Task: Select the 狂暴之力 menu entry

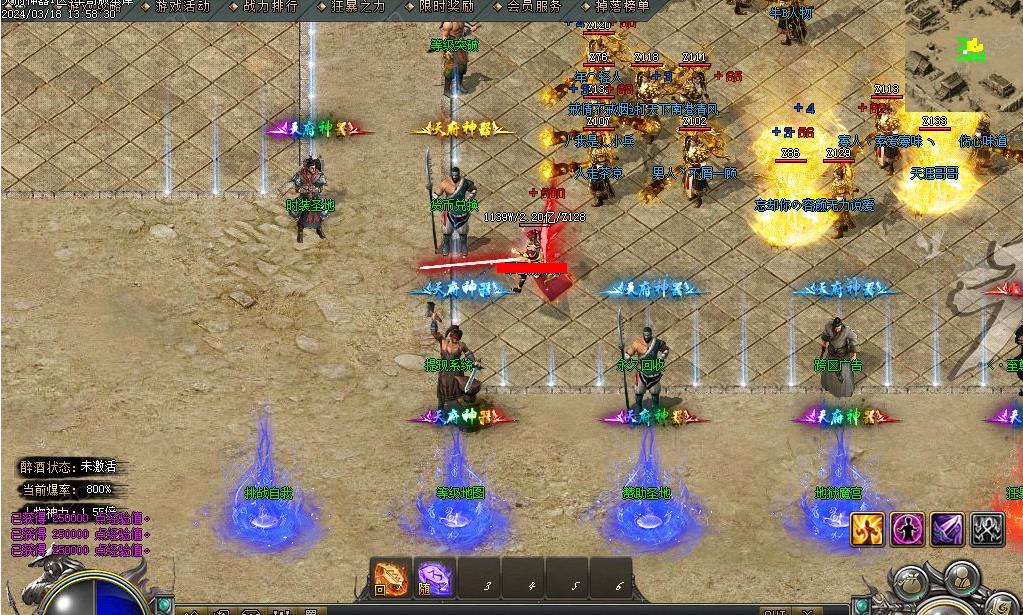Action: [x=357, y=6]
